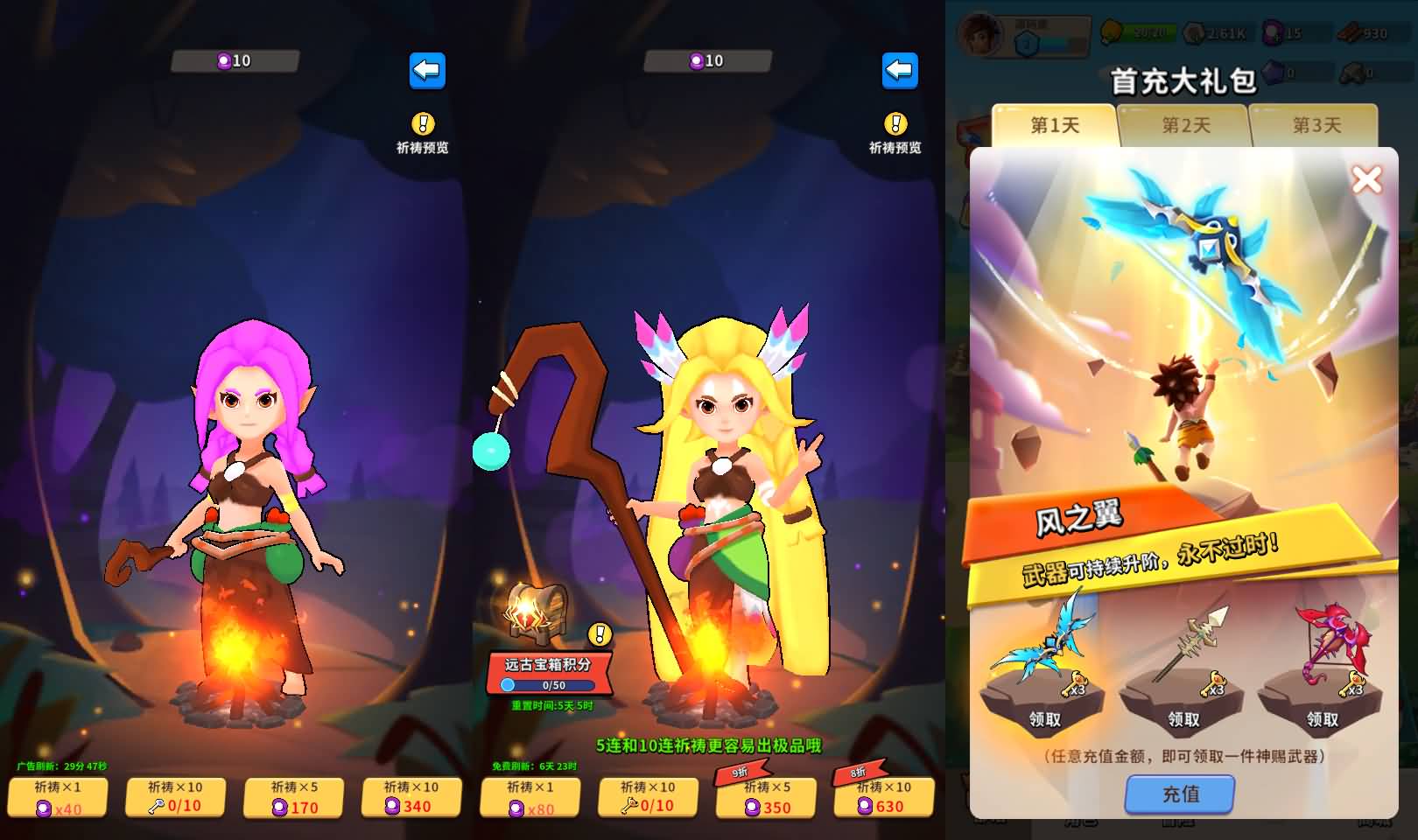Screen dimensions: 1418x840
Task: Open the 第3天 gift tab
Action: [1316, 125]
